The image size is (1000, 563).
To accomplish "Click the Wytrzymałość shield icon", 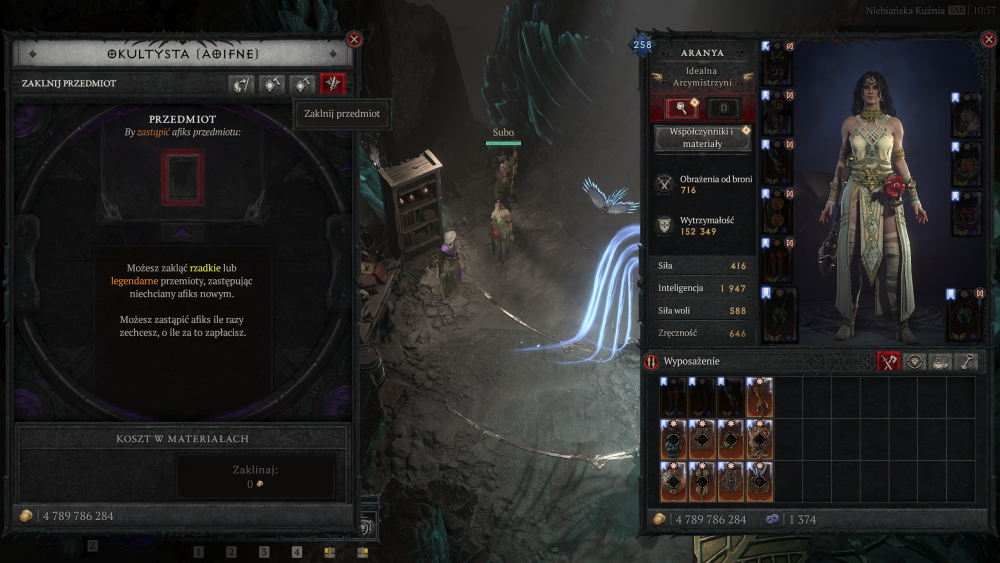I will pos(664,225).
